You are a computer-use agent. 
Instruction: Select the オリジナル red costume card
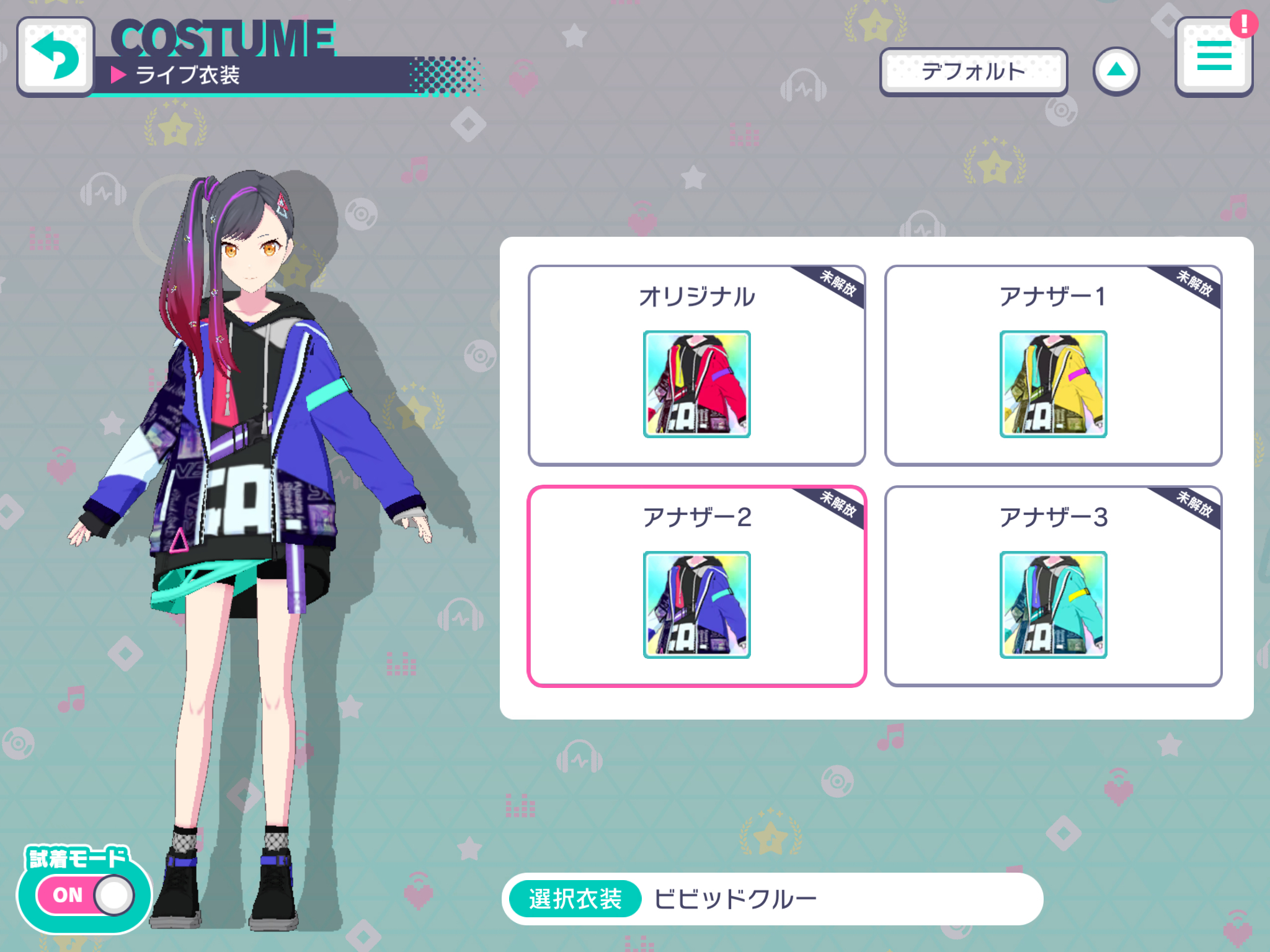pos(696,366)
